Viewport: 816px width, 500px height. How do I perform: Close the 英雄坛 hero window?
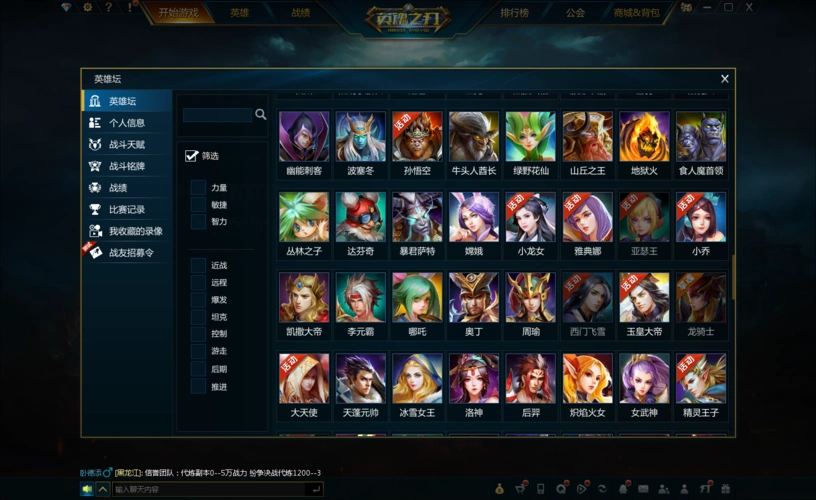[725, 79]
